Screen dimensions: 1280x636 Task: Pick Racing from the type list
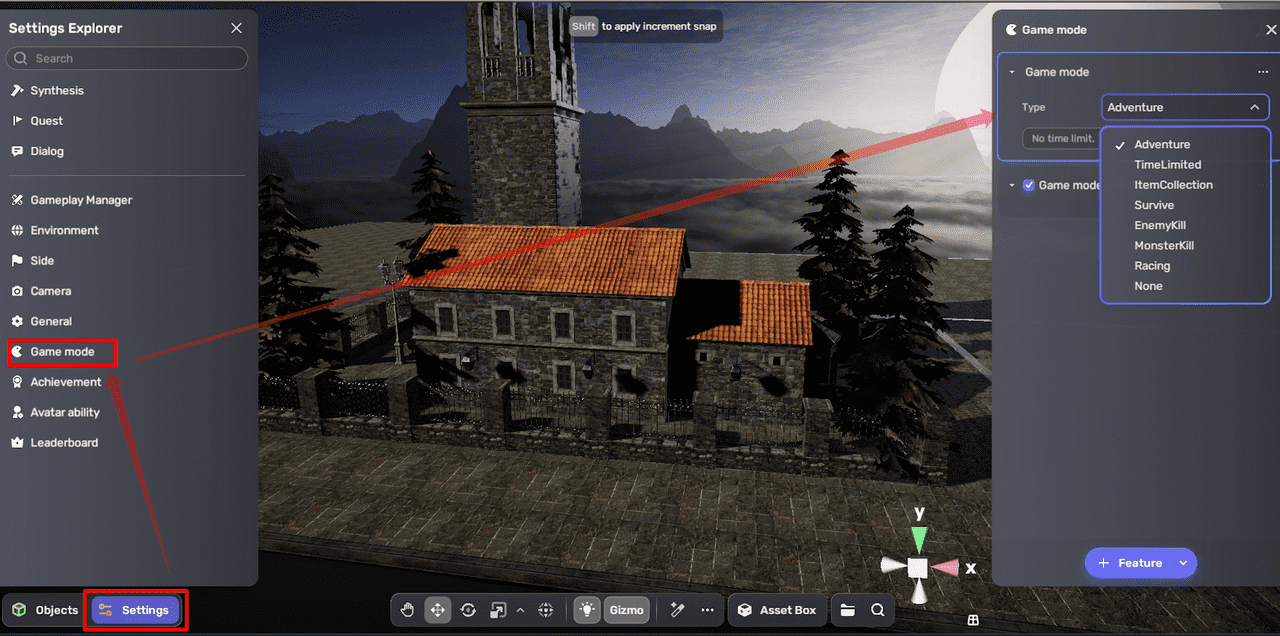pyautogui.click(x=1152, y=266)
